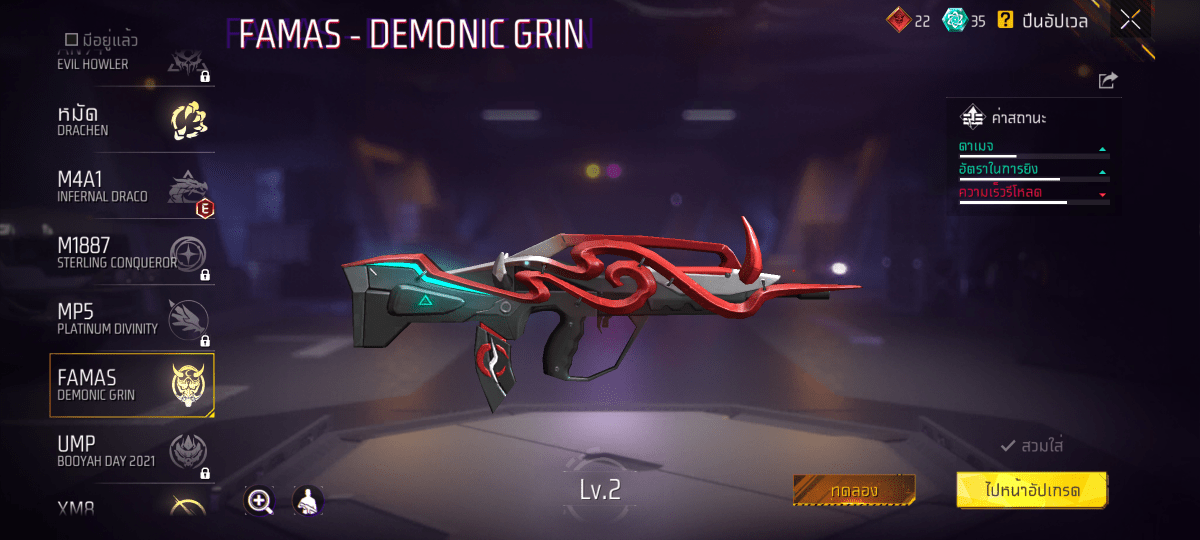Choose the M1887 Sterling Conqueror entry
This screenshot has width=1200, height=540.
(x=132, y=252)
